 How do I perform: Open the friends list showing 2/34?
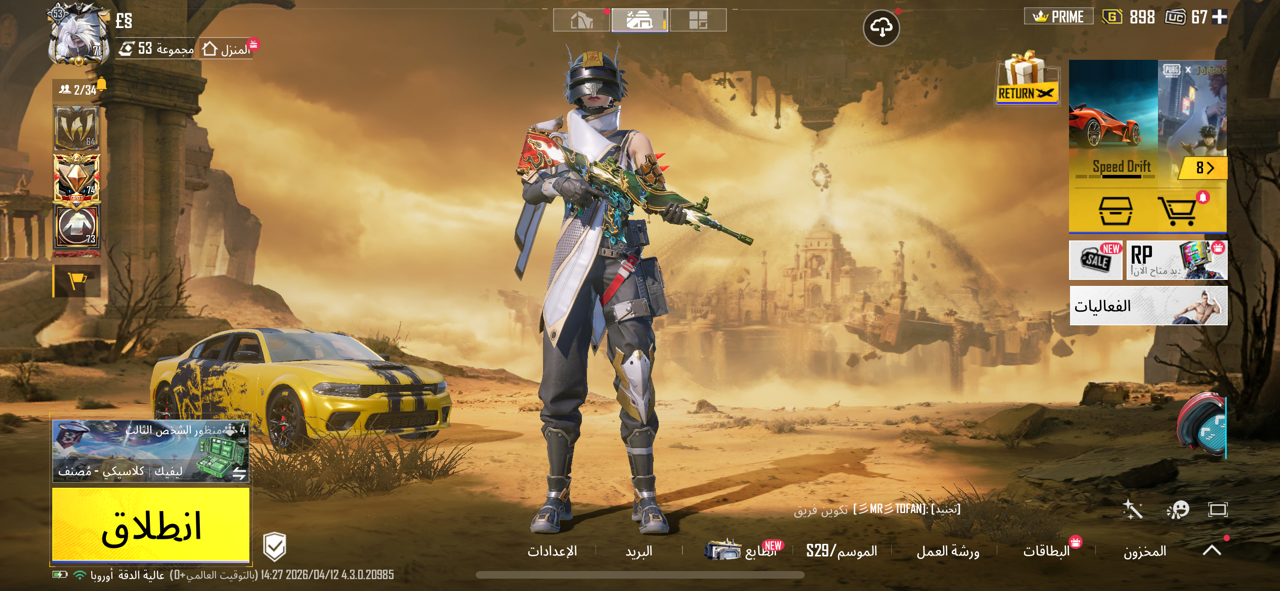pos(79,90)
